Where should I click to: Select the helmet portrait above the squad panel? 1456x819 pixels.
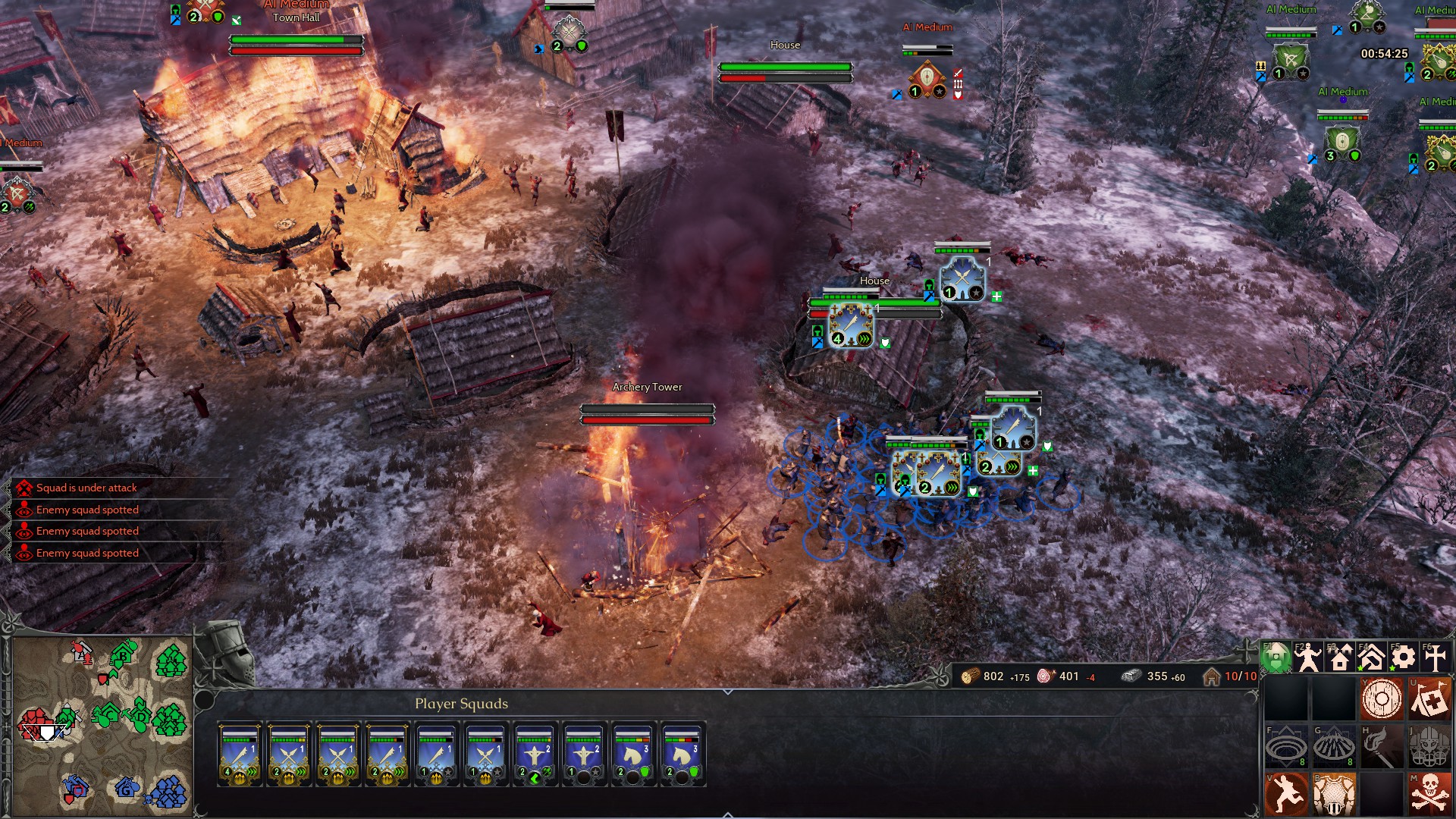225,654
